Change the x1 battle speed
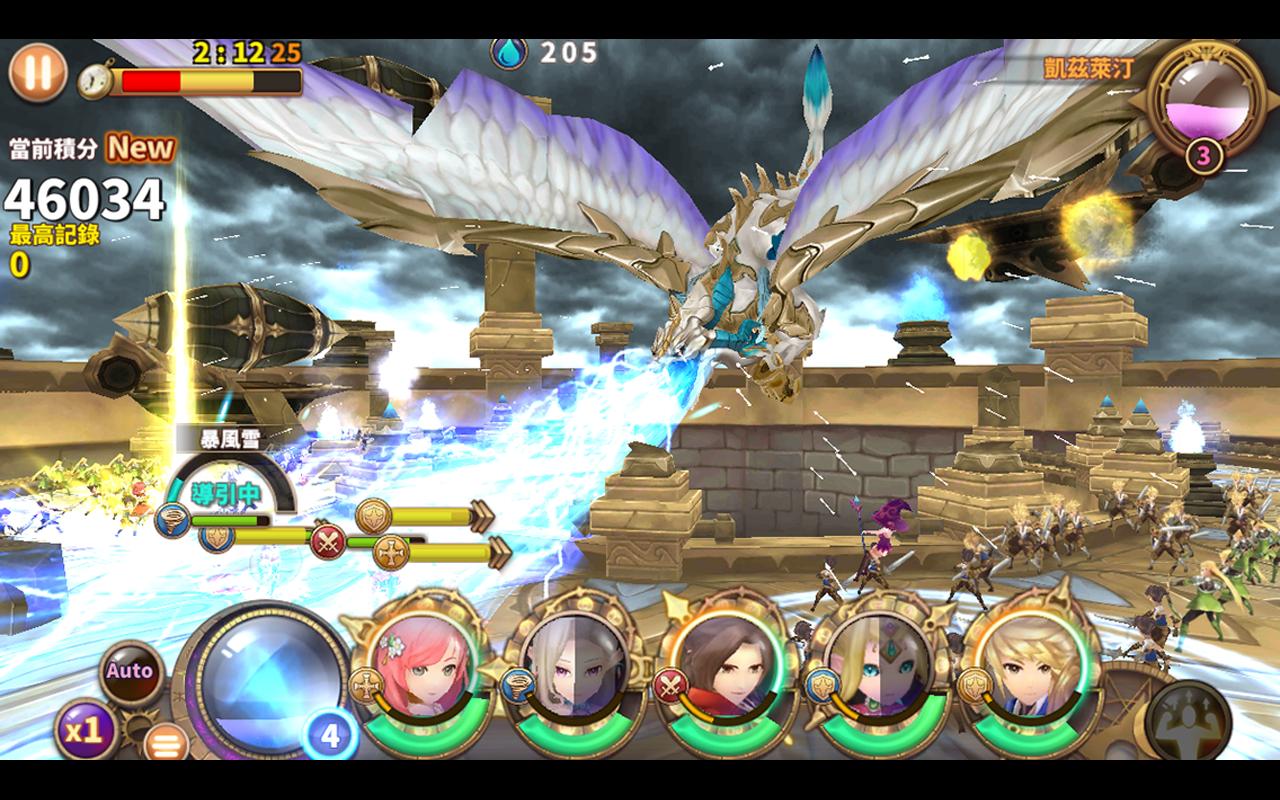Image resolution: width=1280 pixels, height=800 pixels. coord(85,730)
